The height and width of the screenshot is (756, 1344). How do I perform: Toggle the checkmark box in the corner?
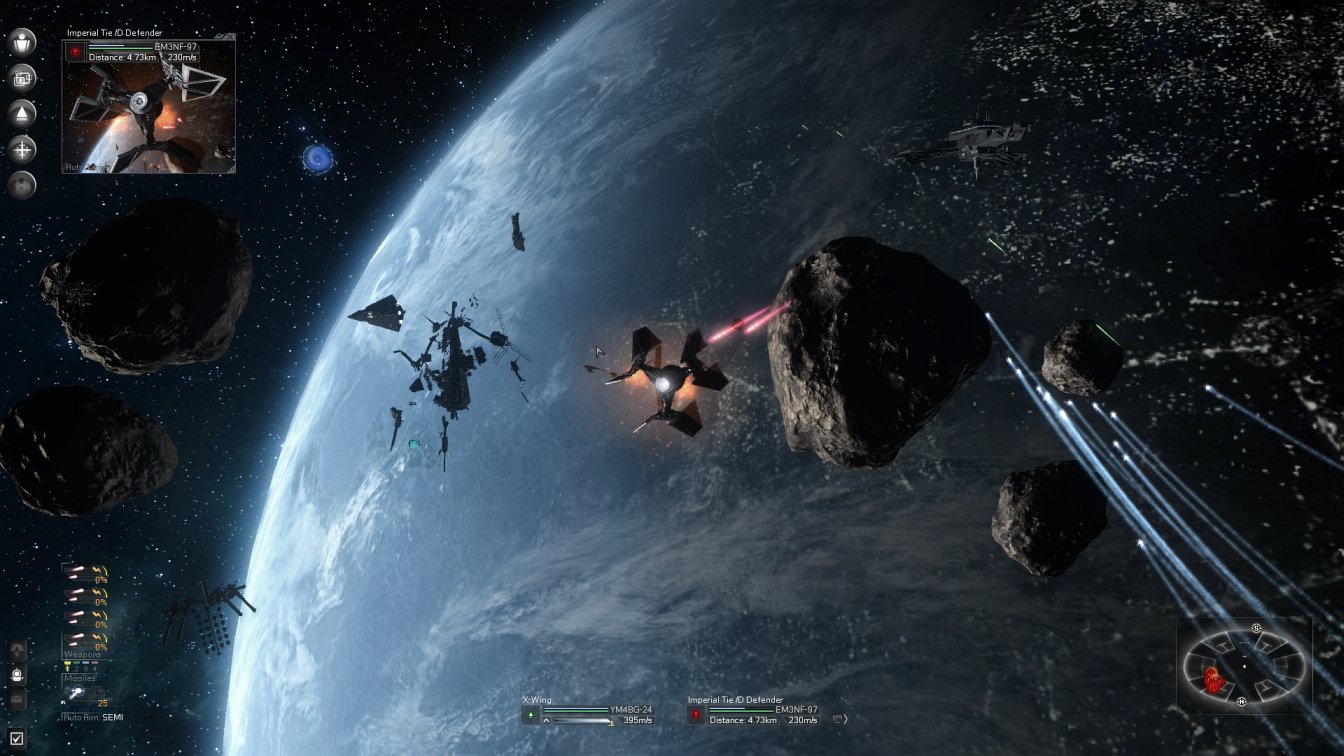[17, 740]
